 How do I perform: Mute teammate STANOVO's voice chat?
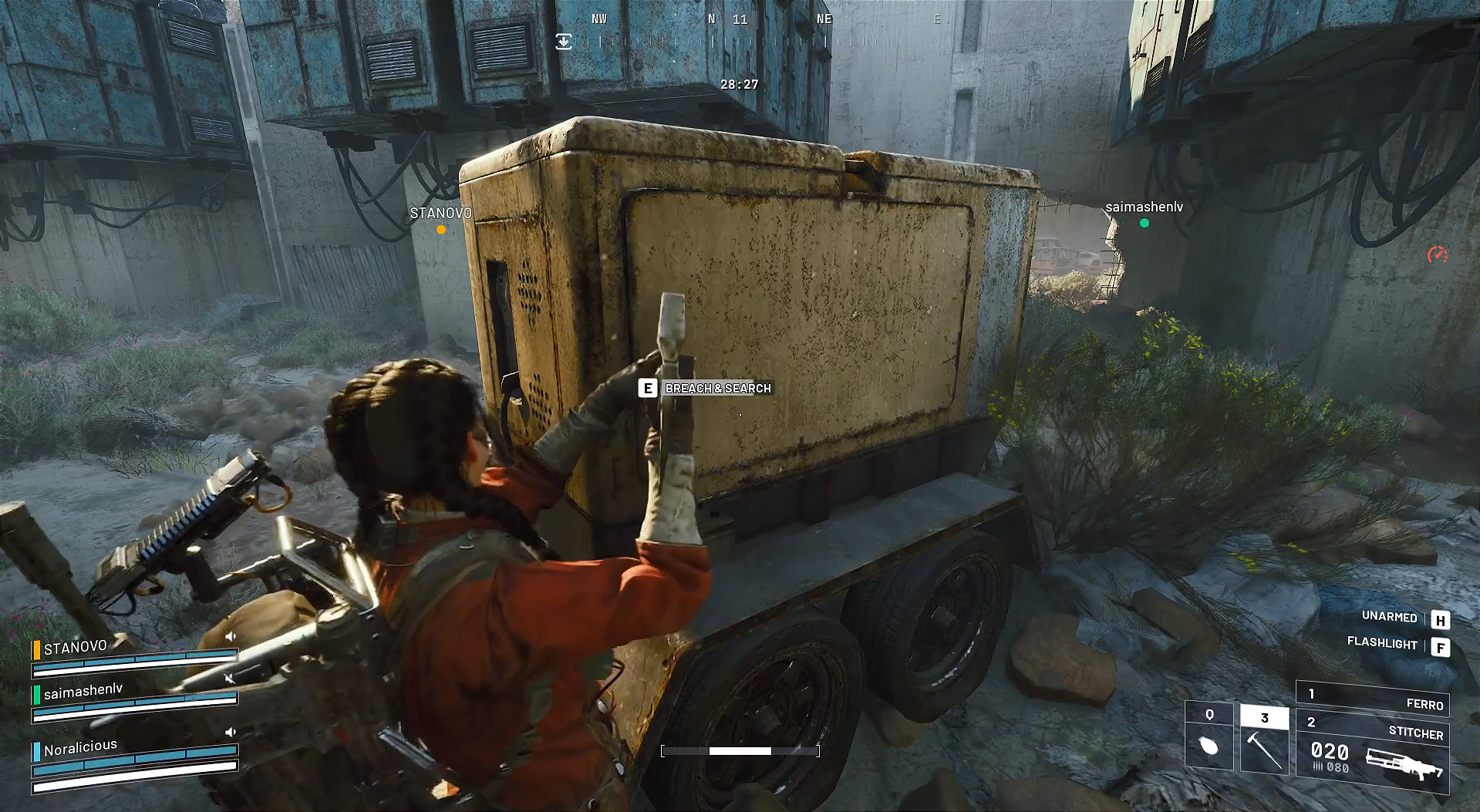[230, 635]
